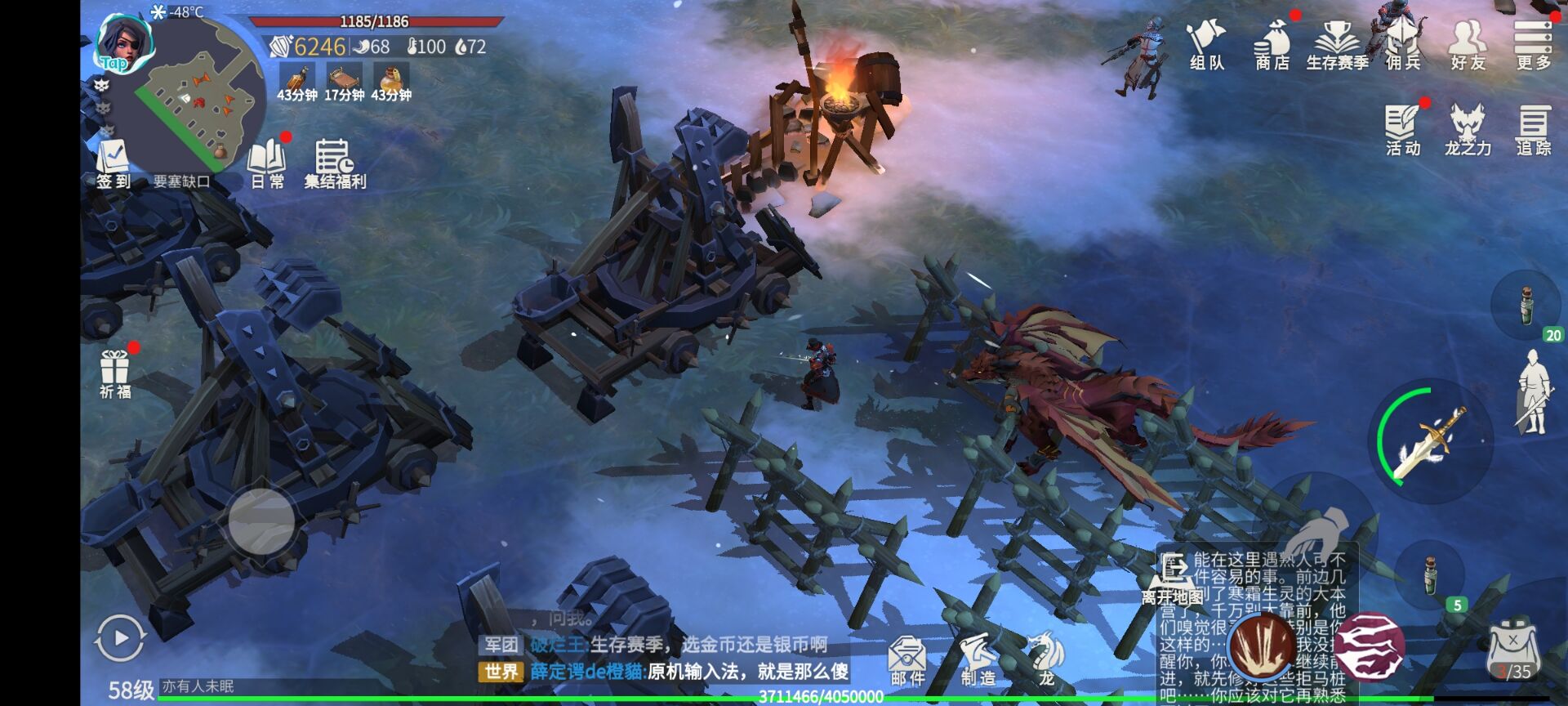This screenshot has width=1568, height=706.
Task: Click the 签到 daily check-in icon
Action: click(114, 164)
